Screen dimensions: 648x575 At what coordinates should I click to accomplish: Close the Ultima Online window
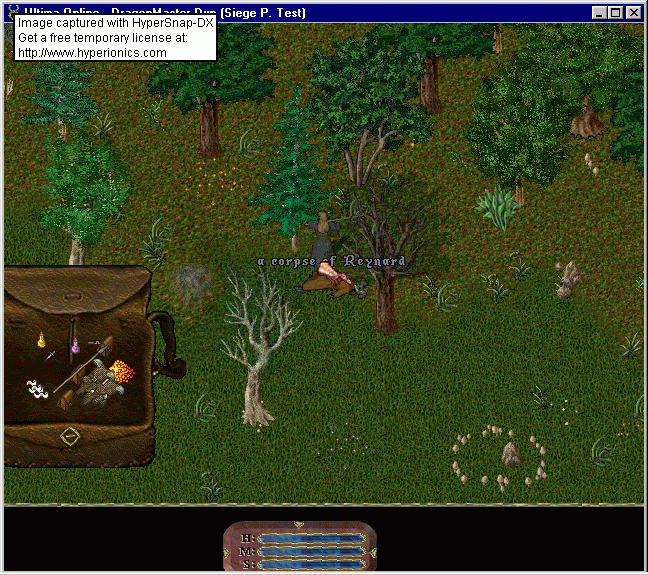tap(634, 13)
